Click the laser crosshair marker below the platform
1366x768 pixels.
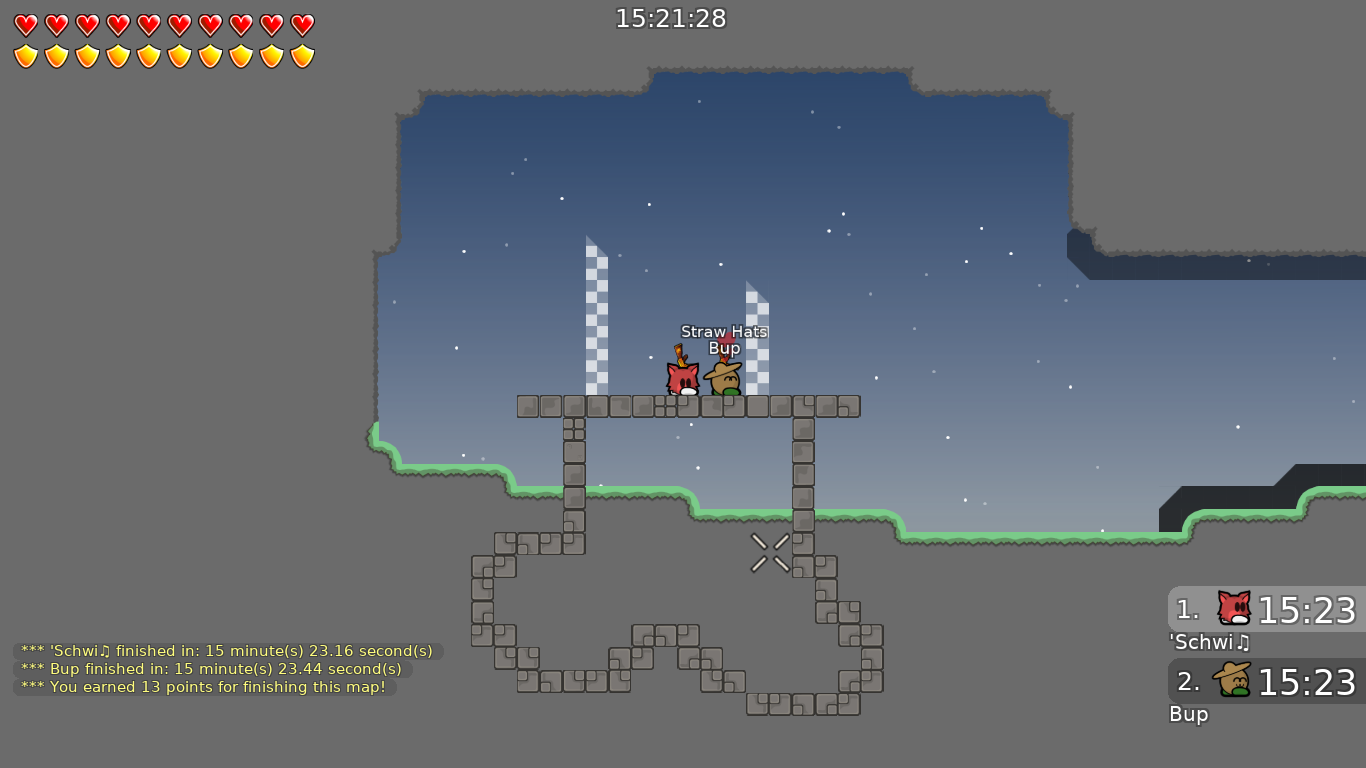click(x=768, y=551)
